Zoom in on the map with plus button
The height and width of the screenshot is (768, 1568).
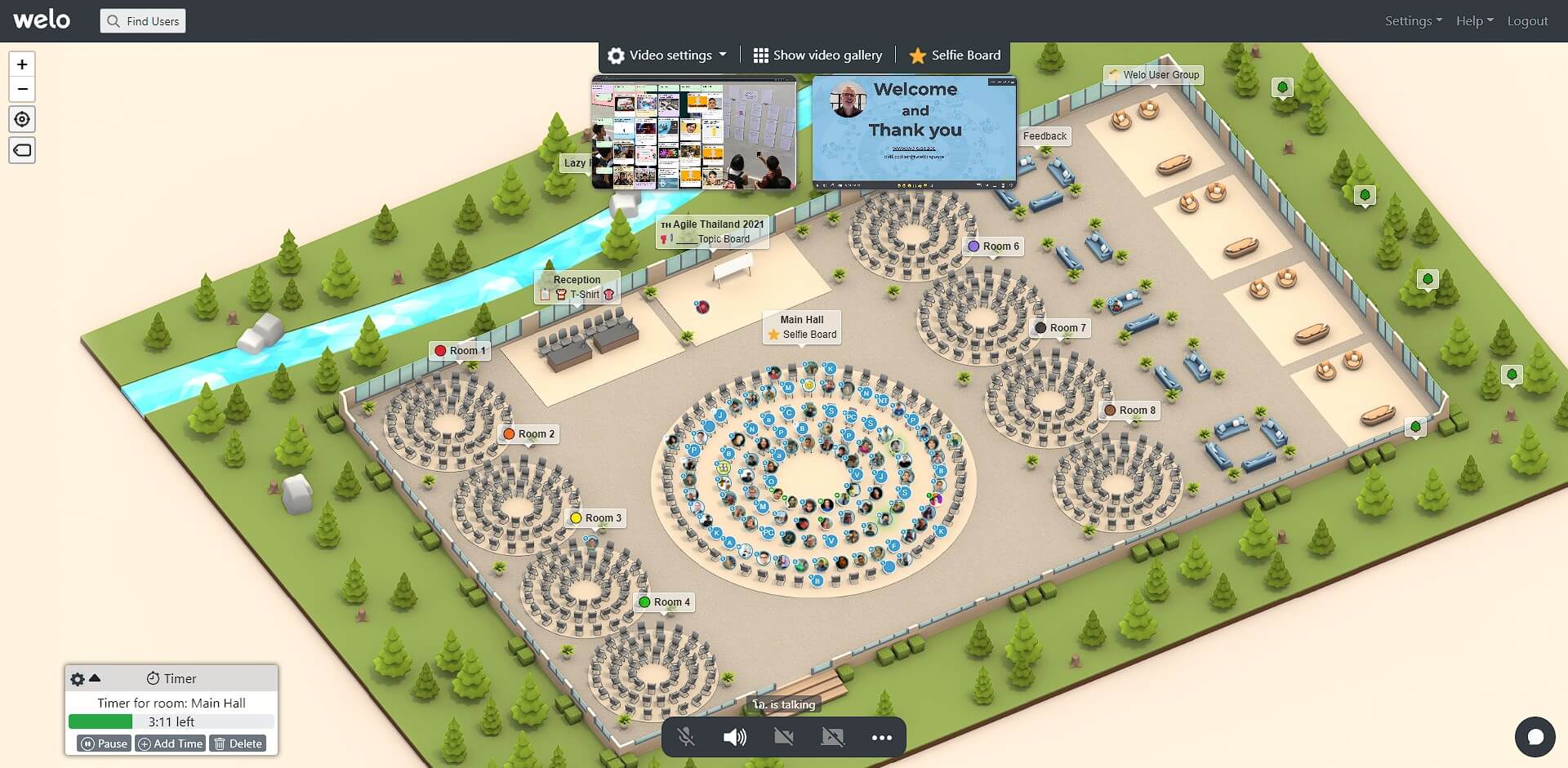point(22,64)
